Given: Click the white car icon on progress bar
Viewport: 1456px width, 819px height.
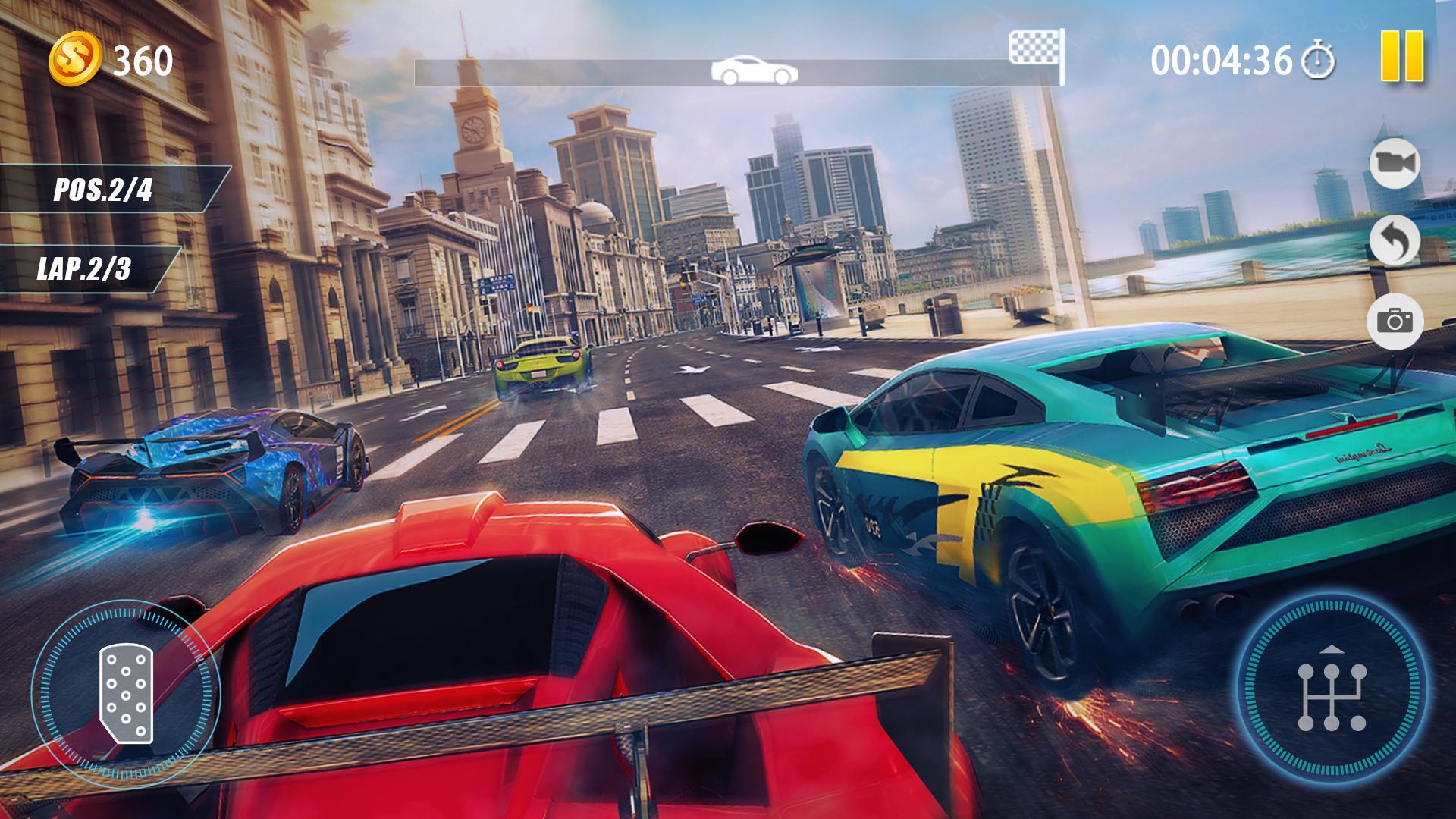Looking at the screenshot, I should click(753, 68).
